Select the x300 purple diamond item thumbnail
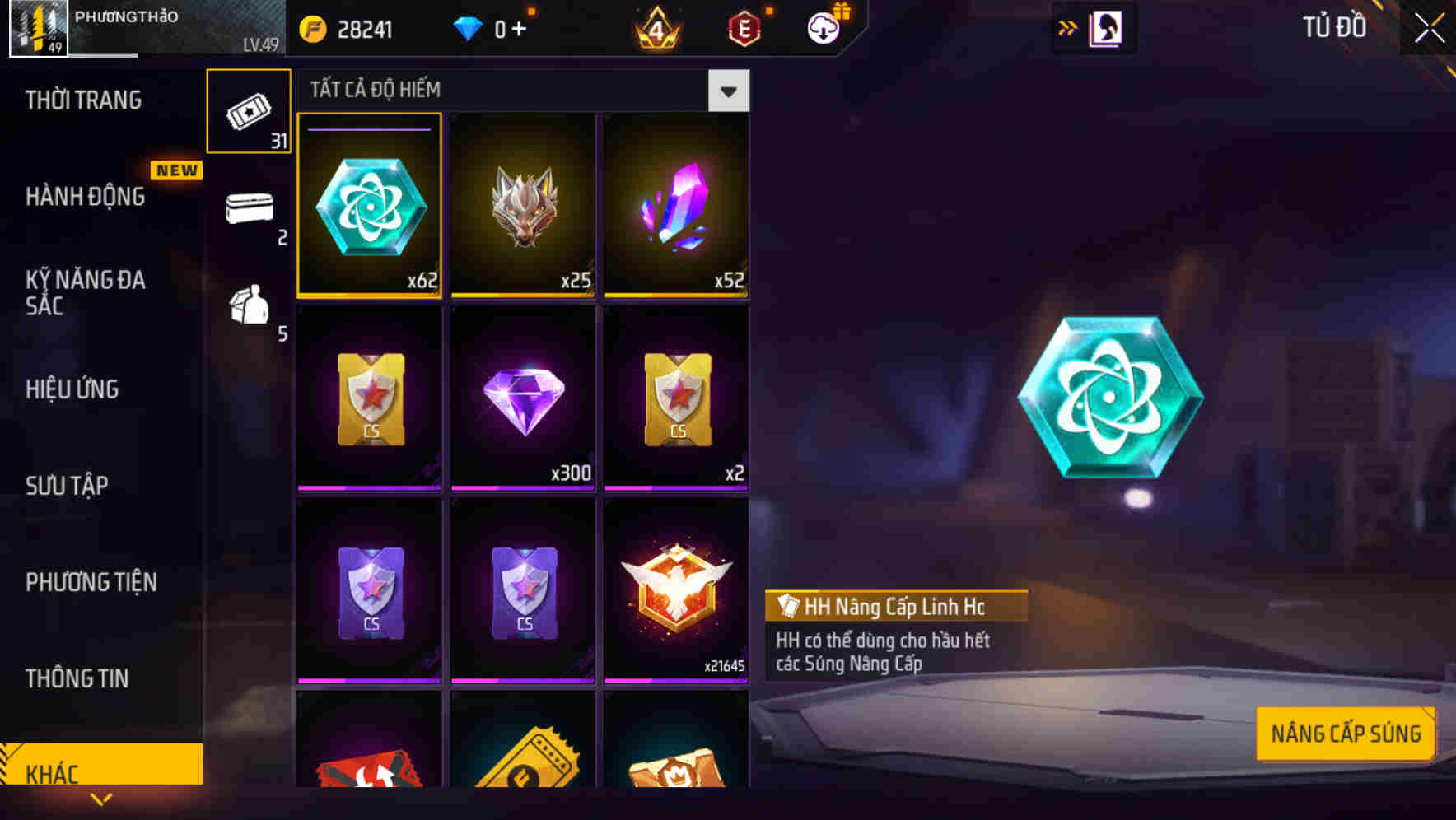The width and height of the screenshot is (1456, 820). [523, 398]
